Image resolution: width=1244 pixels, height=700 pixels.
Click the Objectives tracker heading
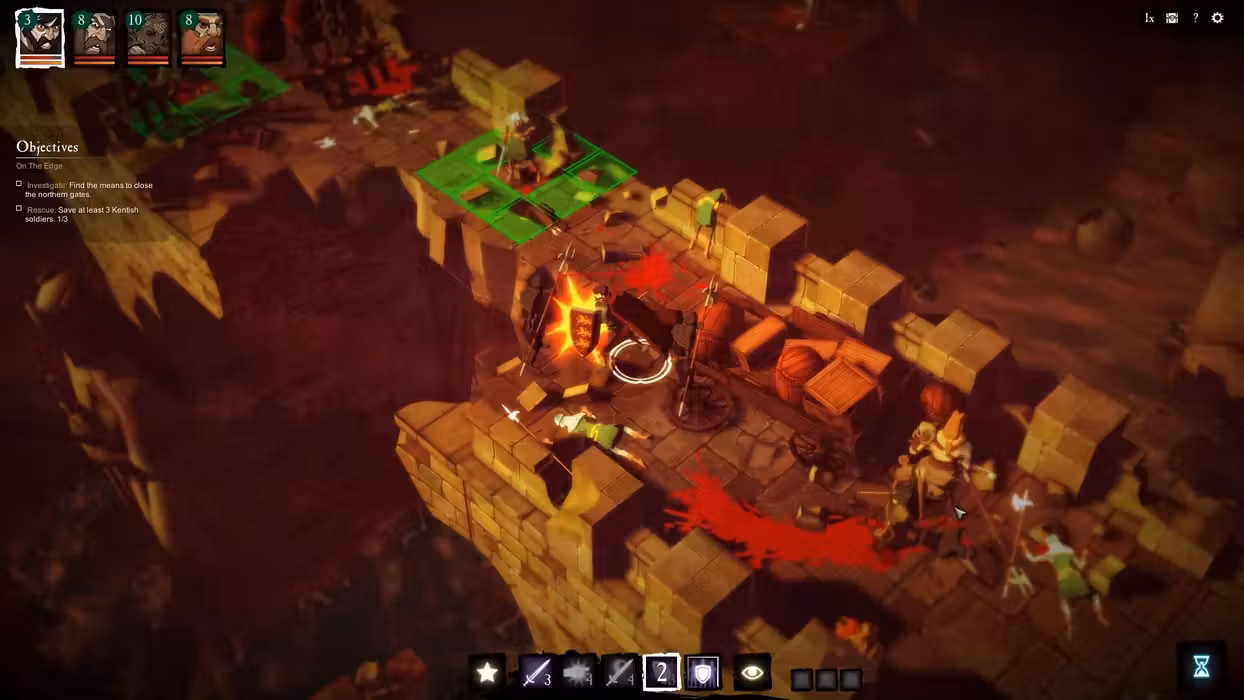(47, 147)
